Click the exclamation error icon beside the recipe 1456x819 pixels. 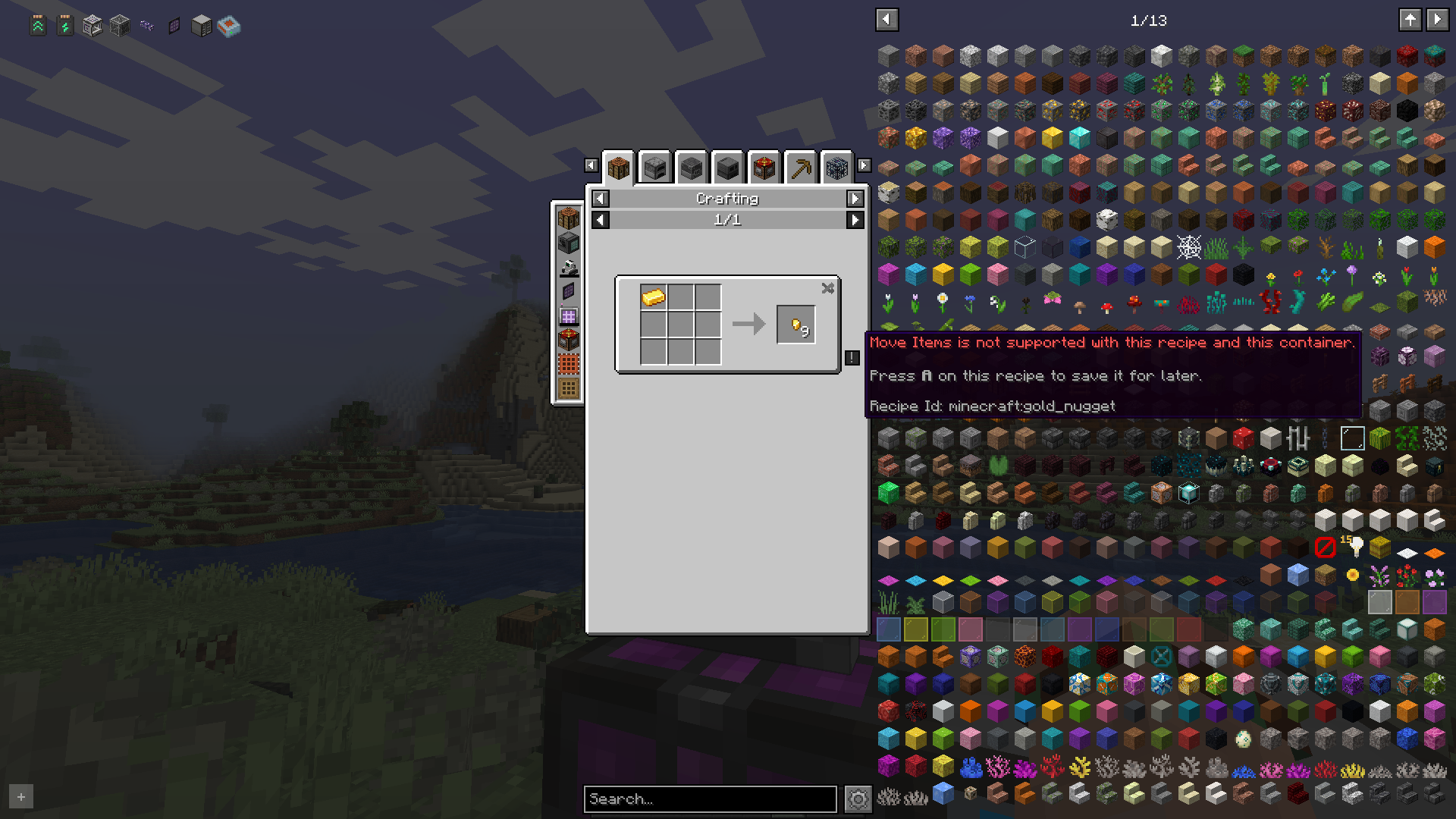[851, 358]
